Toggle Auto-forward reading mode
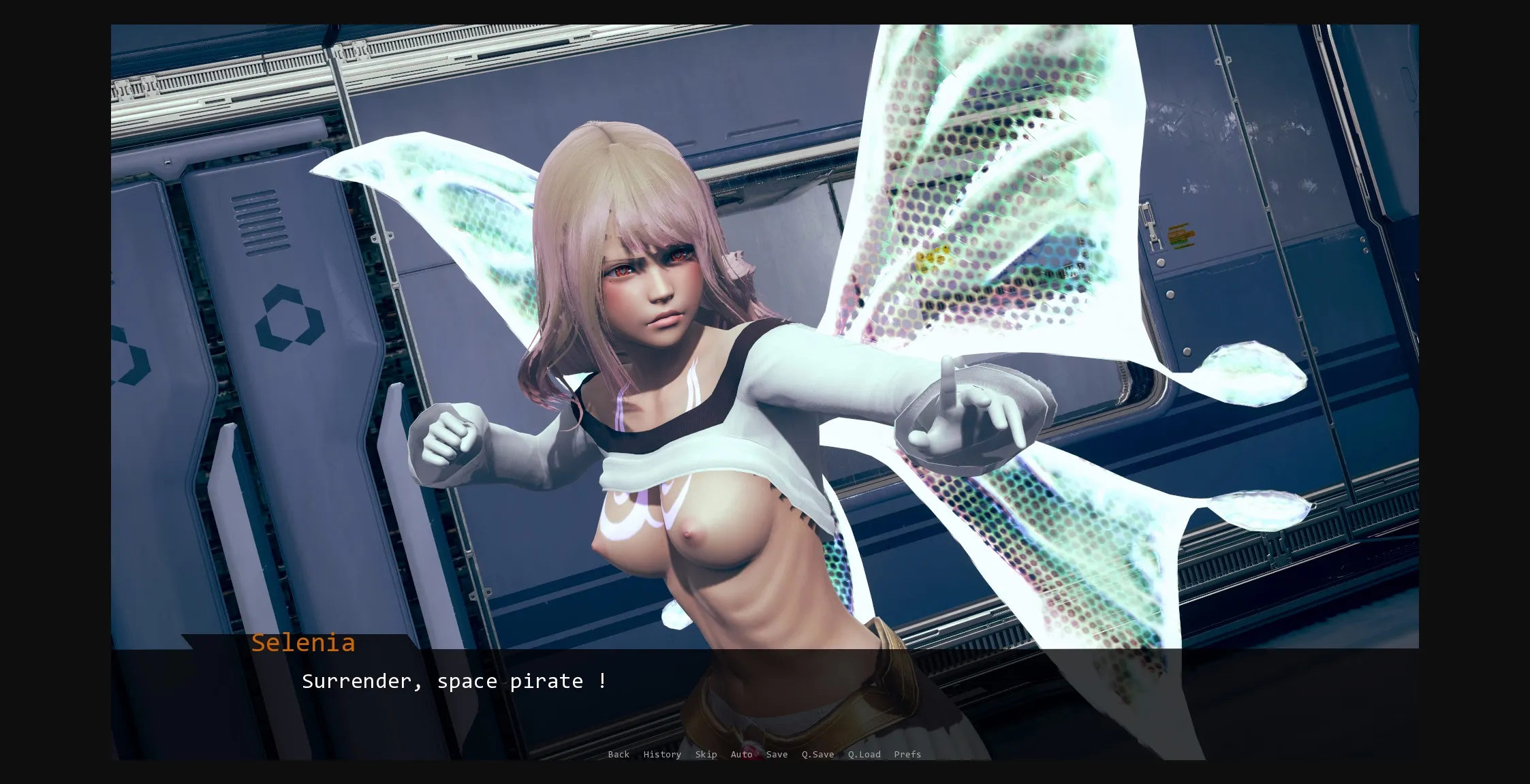The image size is (1530, 784). point(741,754)
